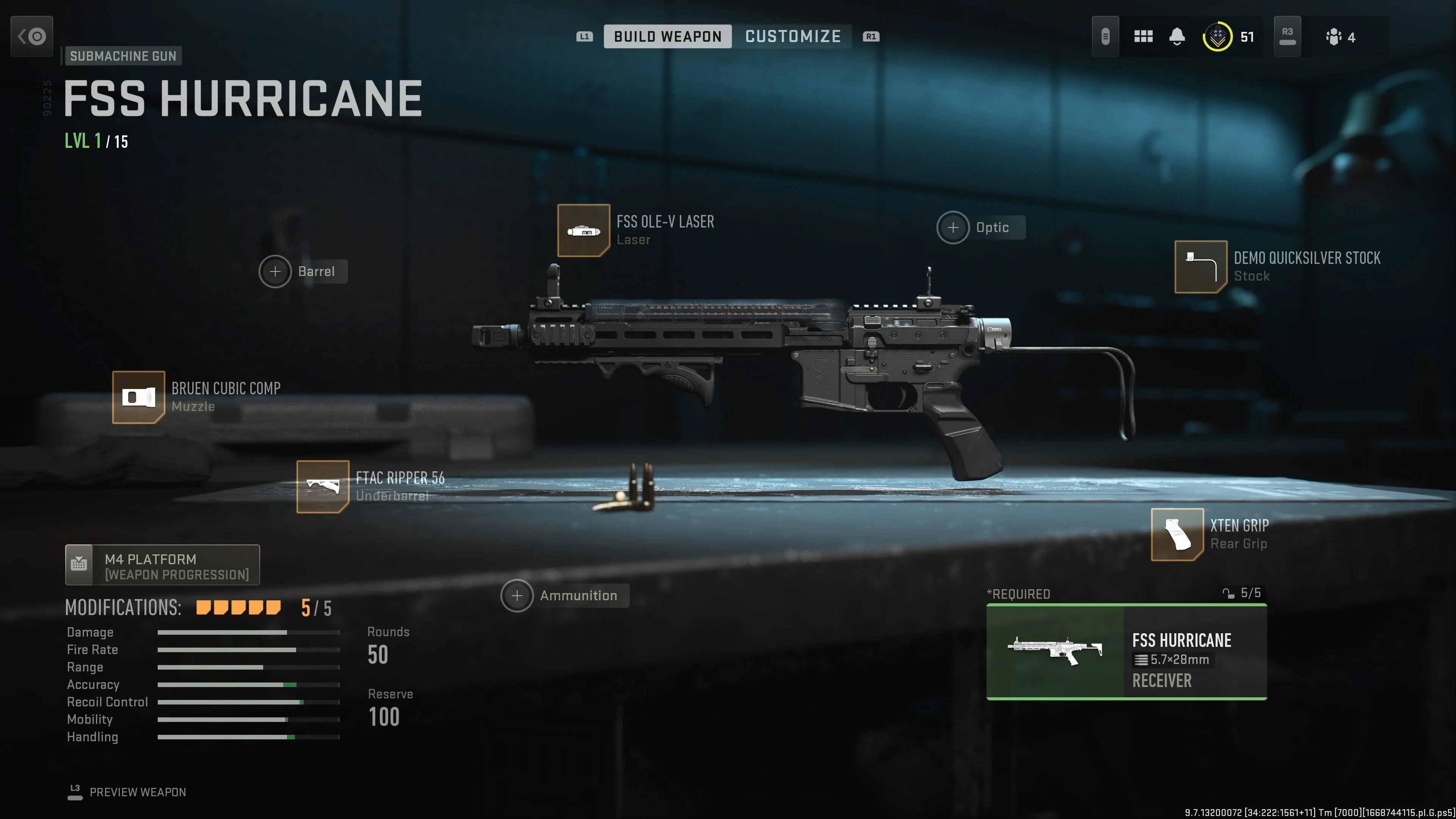Add an Ammunition attachment
Image resolution: width=1456 pixels, height=819 pixels.
(x=517, y=595)
